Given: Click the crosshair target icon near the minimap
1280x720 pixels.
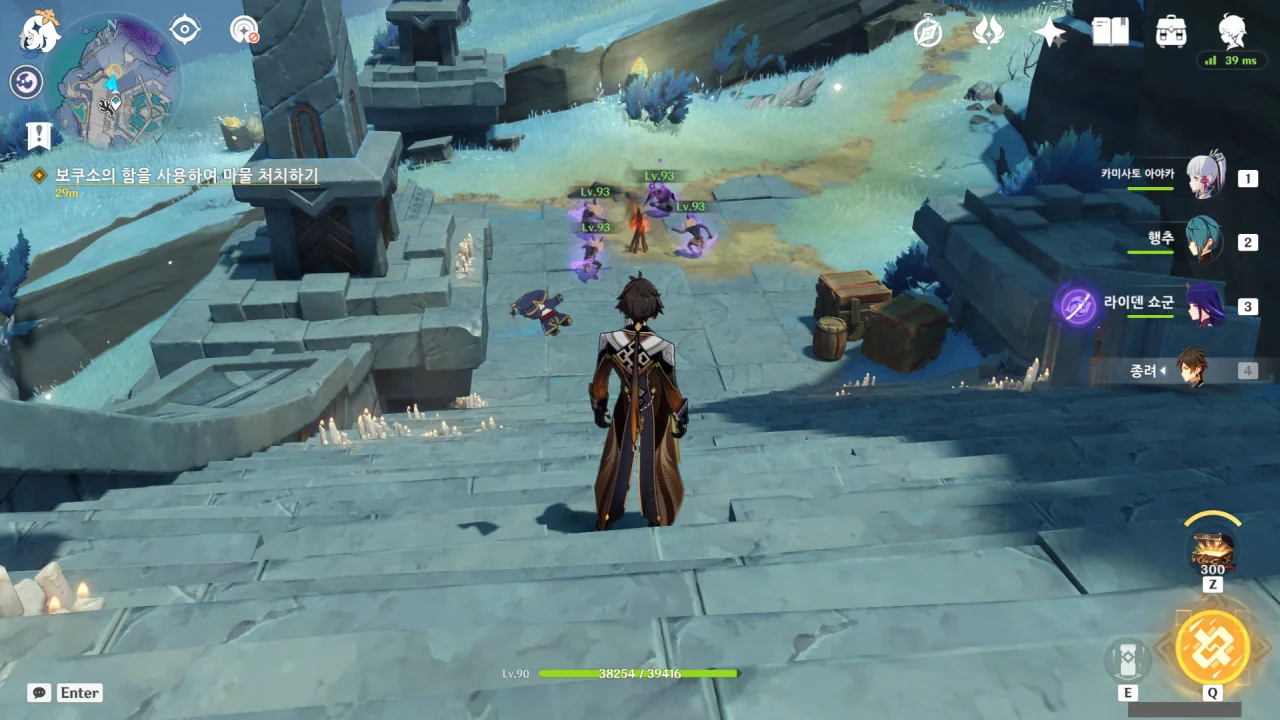Looking at the screenshot, I should [x=185, y=30].
